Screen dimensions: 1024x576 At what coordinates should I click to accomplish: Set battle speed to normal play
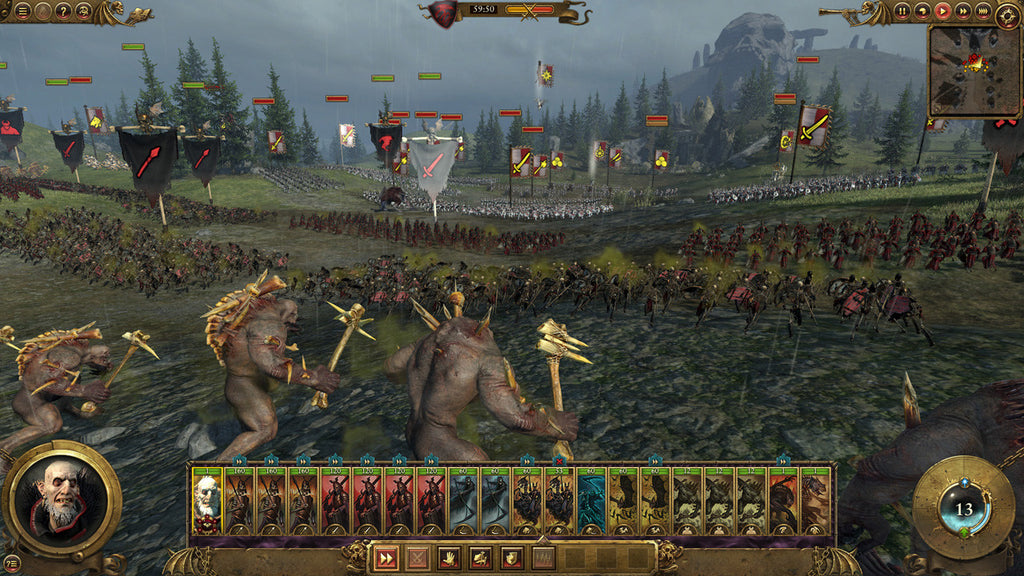coord(943,11)
